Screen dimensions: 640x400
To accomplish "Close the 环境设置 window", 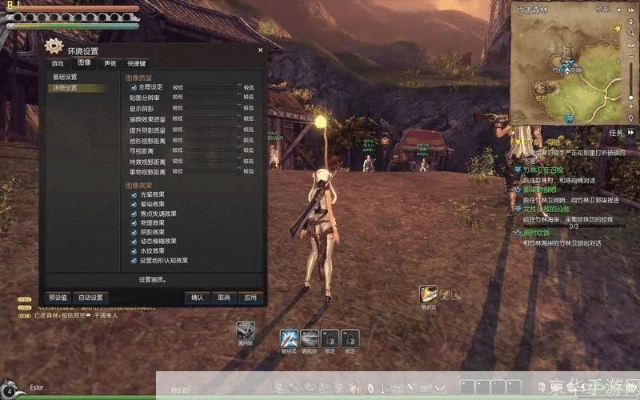I will [259, 48].
